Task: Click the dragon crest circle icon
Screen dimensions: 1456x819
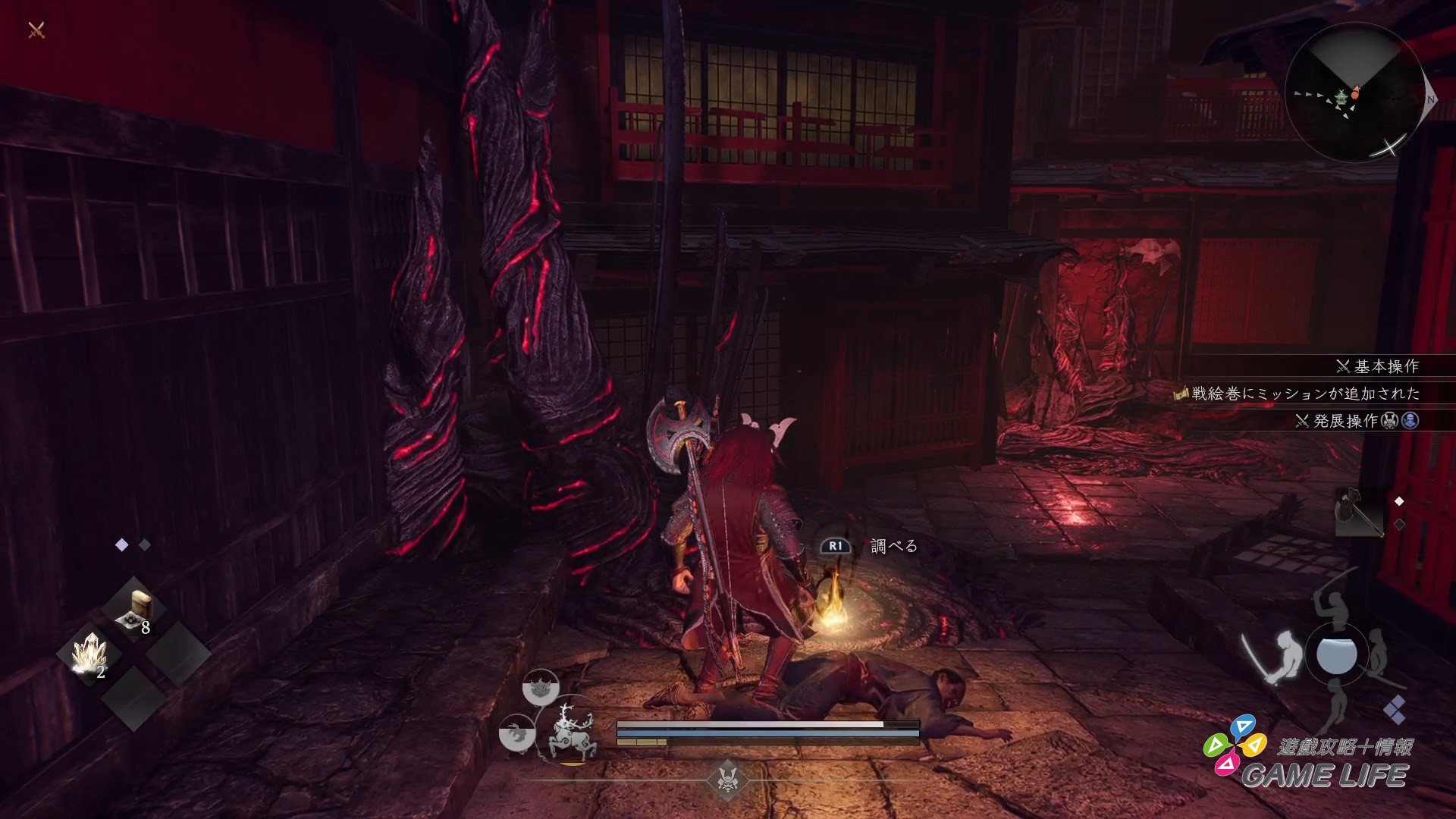Action: (517, 733)
